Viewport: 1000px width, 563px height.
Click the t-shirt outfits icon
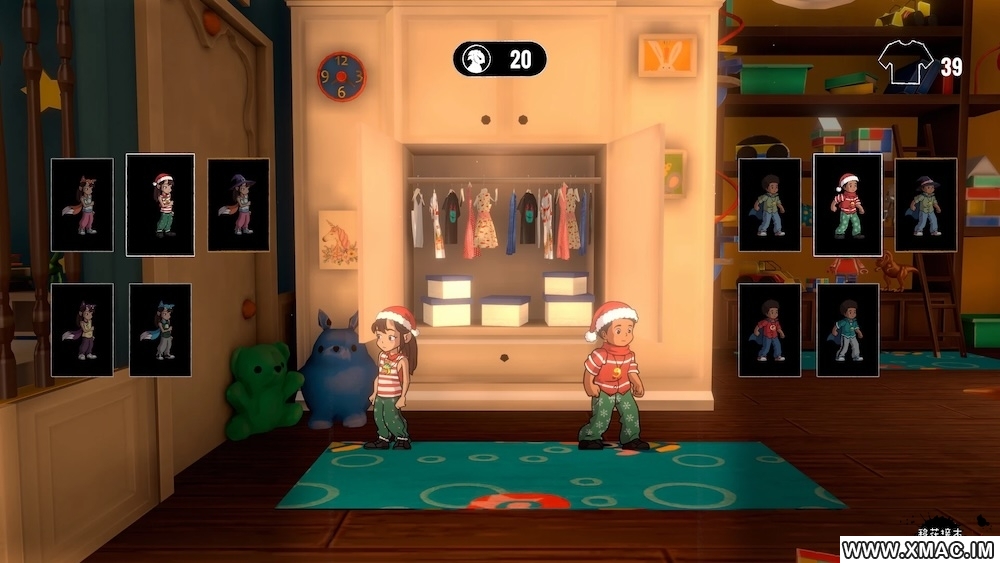coord(905,63)
